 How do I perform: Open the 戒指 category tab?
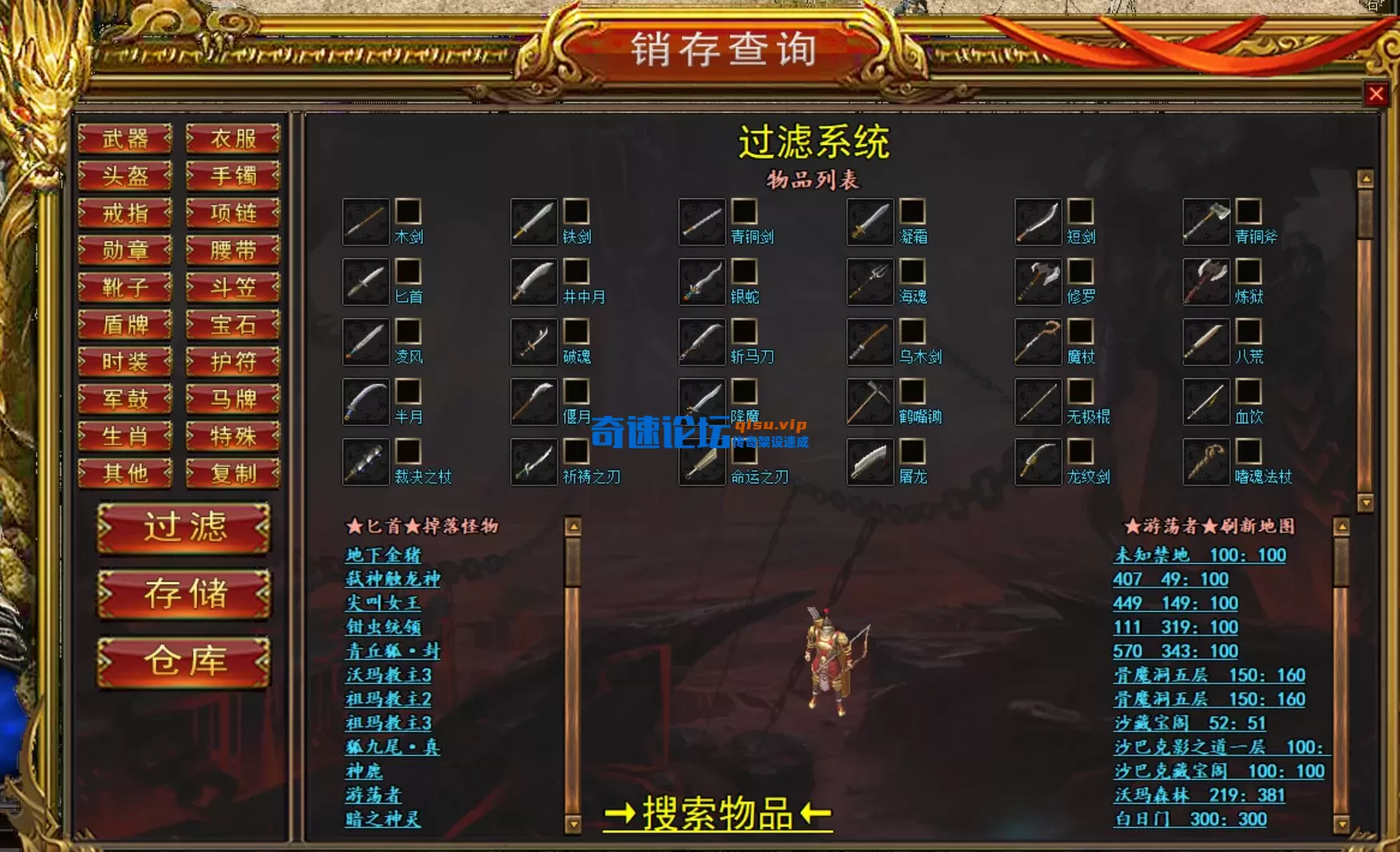(125, 214)
